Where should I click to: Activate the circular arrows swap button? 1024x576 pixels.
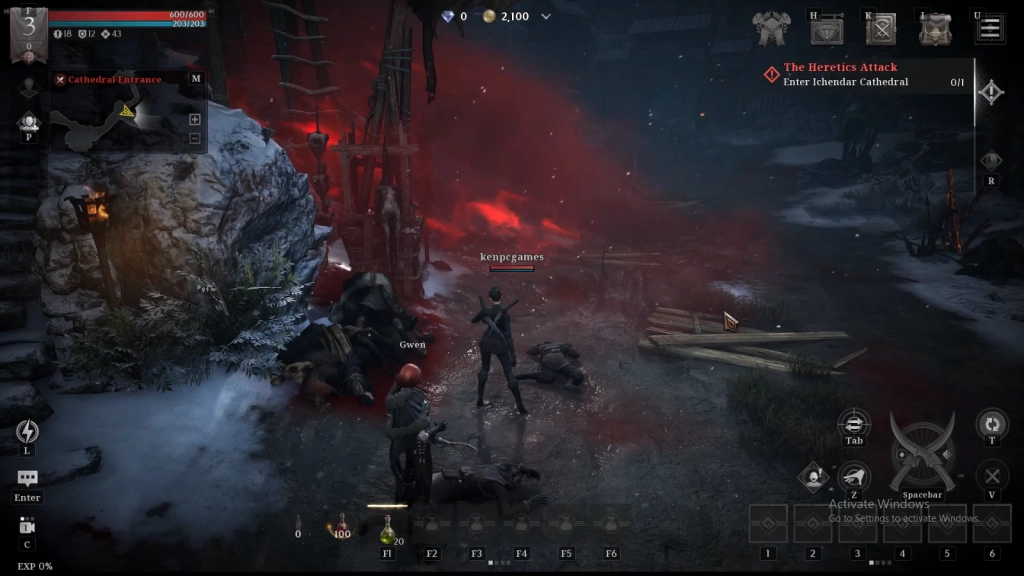[991, 423]
